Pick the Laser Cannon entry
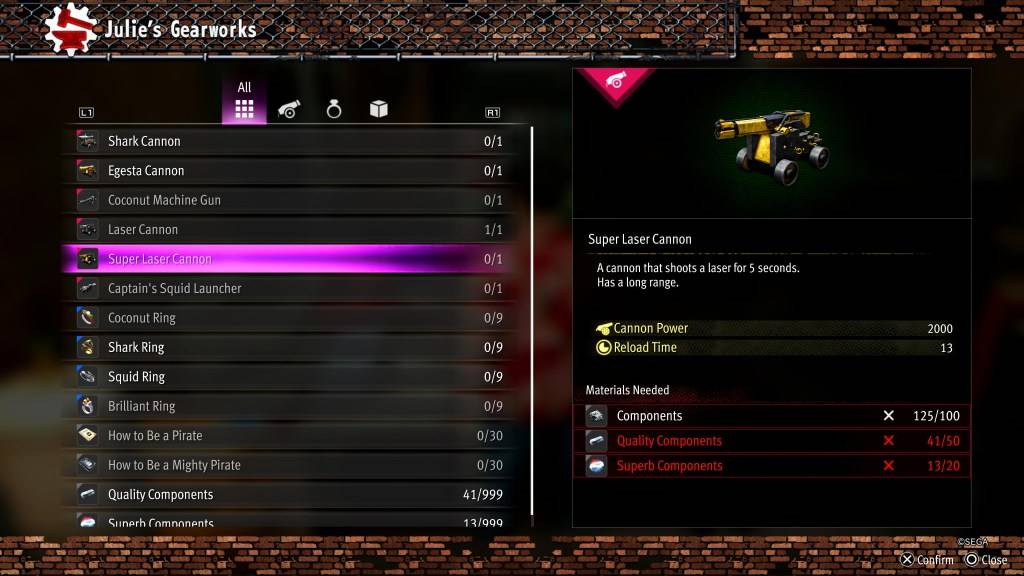 [290, 229]
